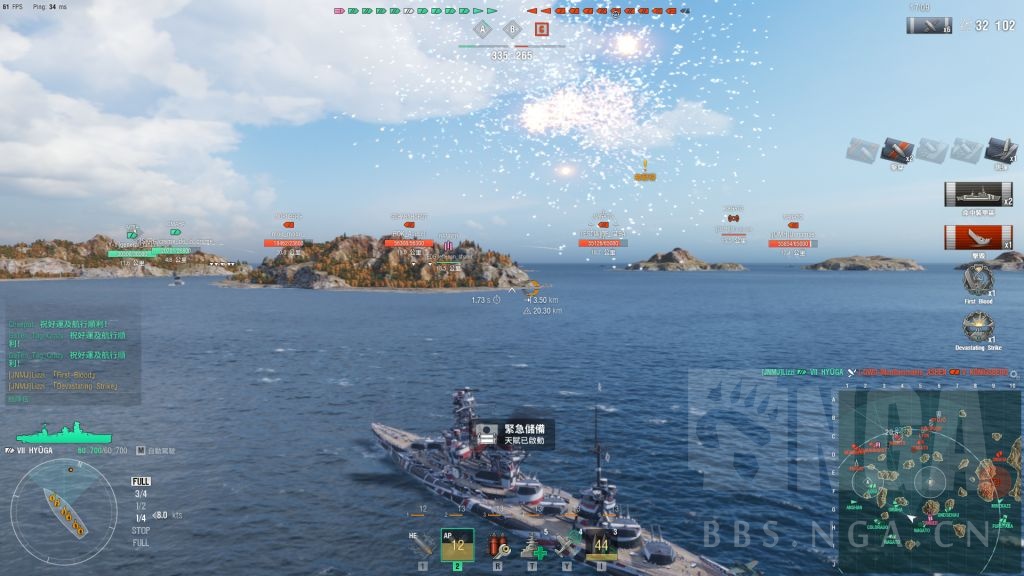Click the red capture point C indicator
The height and width of the screenshot is (576, 1024).
[x=541, y=29]
